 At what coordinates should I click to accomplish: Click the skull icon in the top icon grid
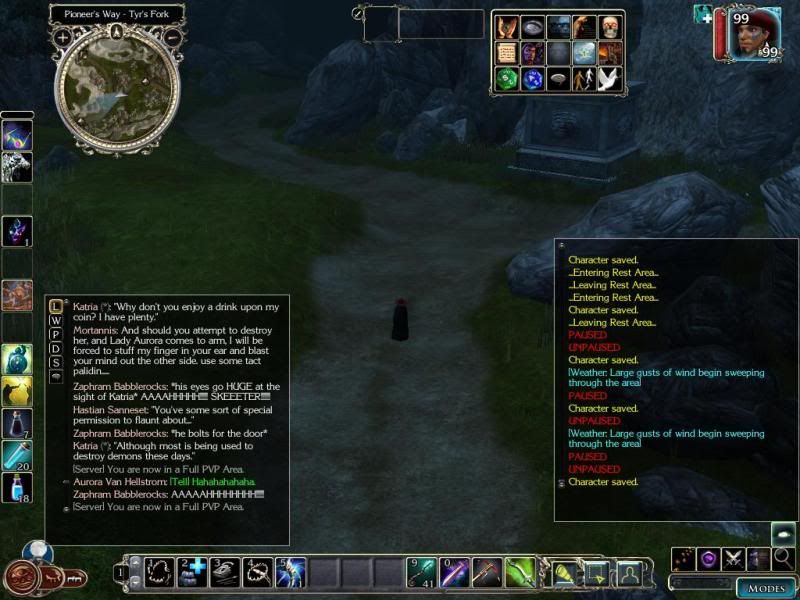(610, 27)
